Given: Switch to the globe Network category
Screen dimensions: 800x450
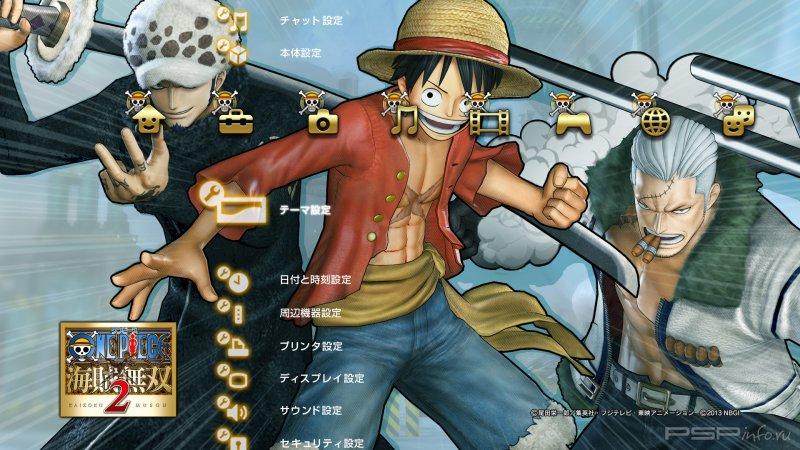Looking at the screenshot, I should pyautogui.click(x=654, y=119).
